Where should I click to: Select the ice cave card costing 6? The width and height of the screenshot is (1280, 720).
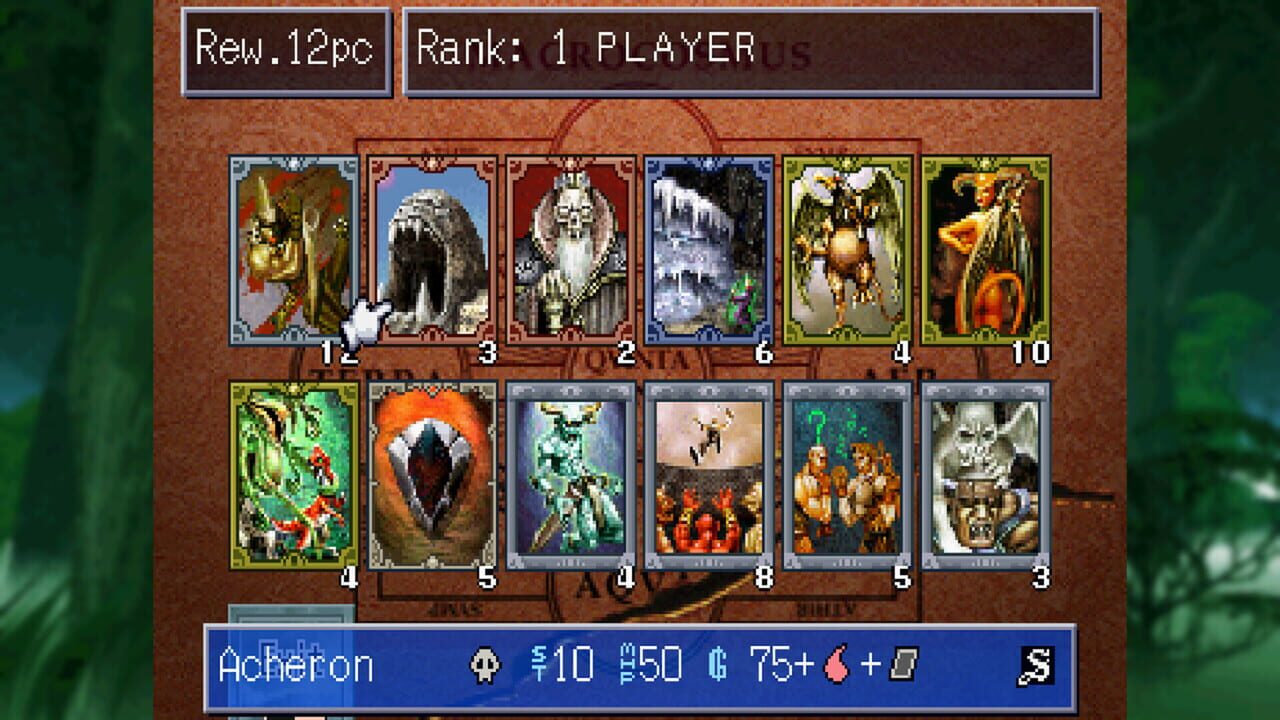710,250
